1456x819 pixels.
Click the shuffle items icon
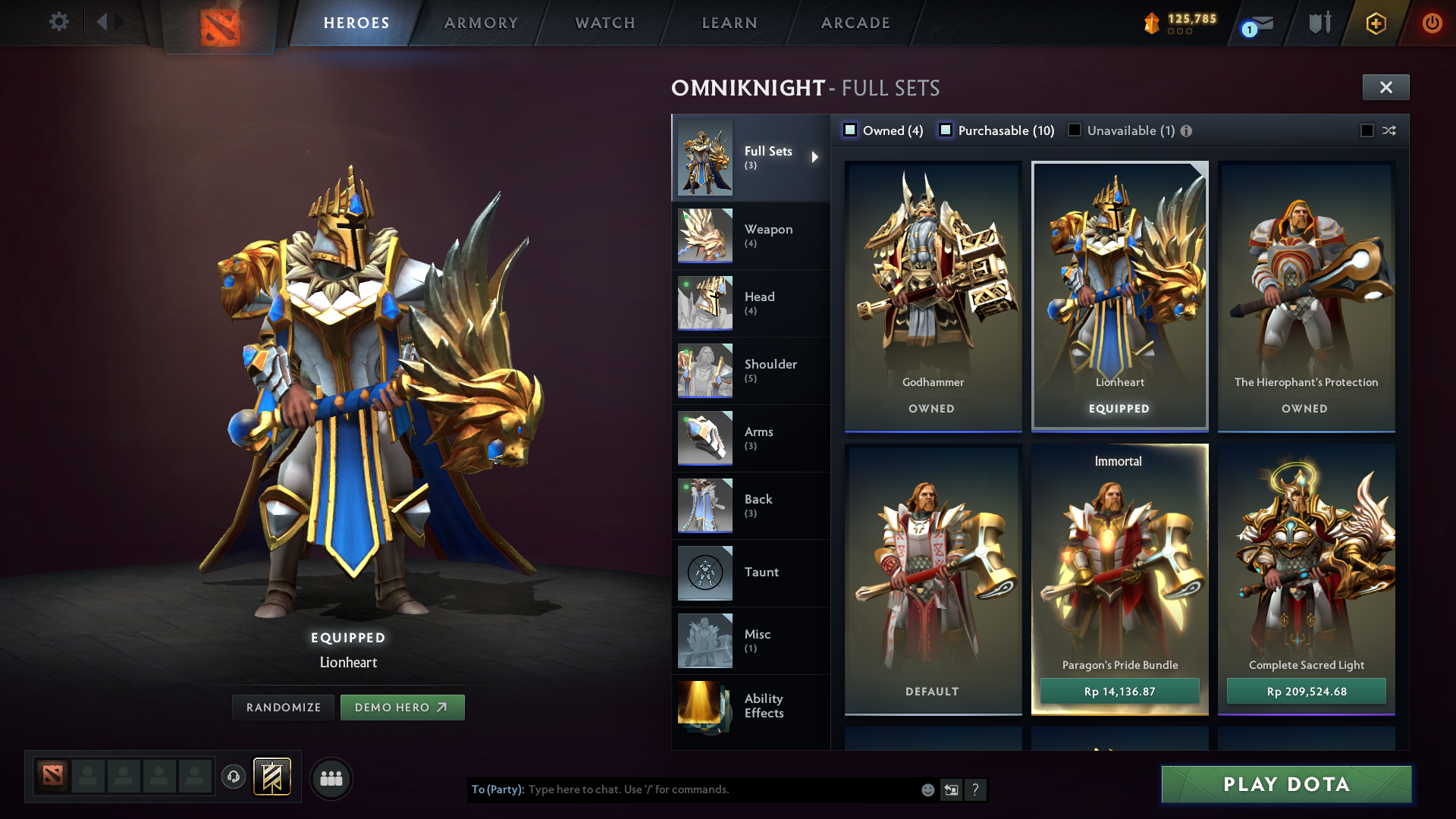click(x=1389, y=130)
